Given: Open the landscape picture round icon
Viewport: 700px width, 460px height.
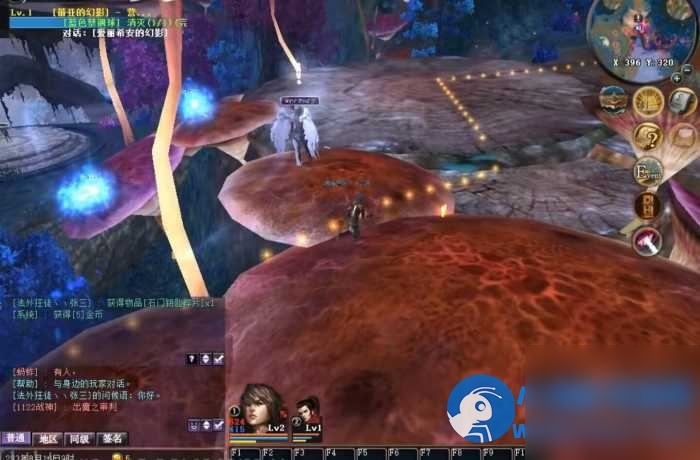Looking at the screenshot, I should (x=613, y=100).
